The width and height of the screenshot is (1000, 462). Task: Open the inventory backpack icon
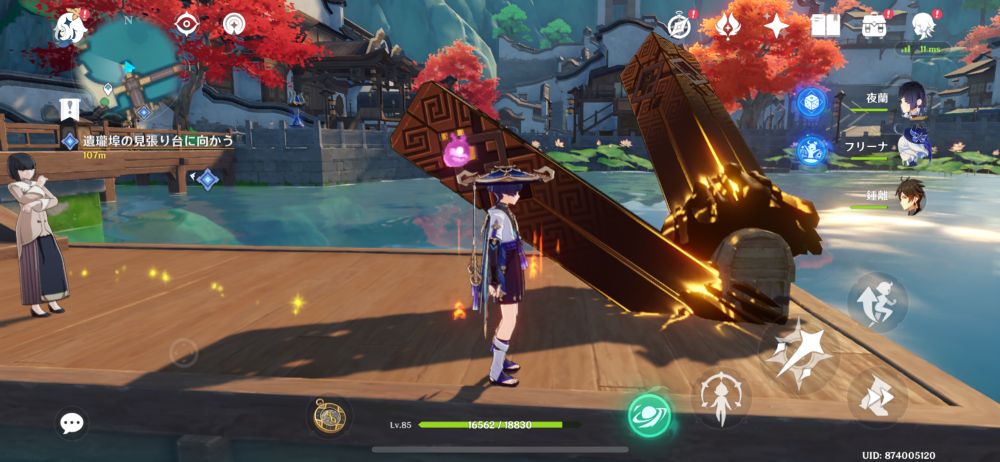point(874,25)
